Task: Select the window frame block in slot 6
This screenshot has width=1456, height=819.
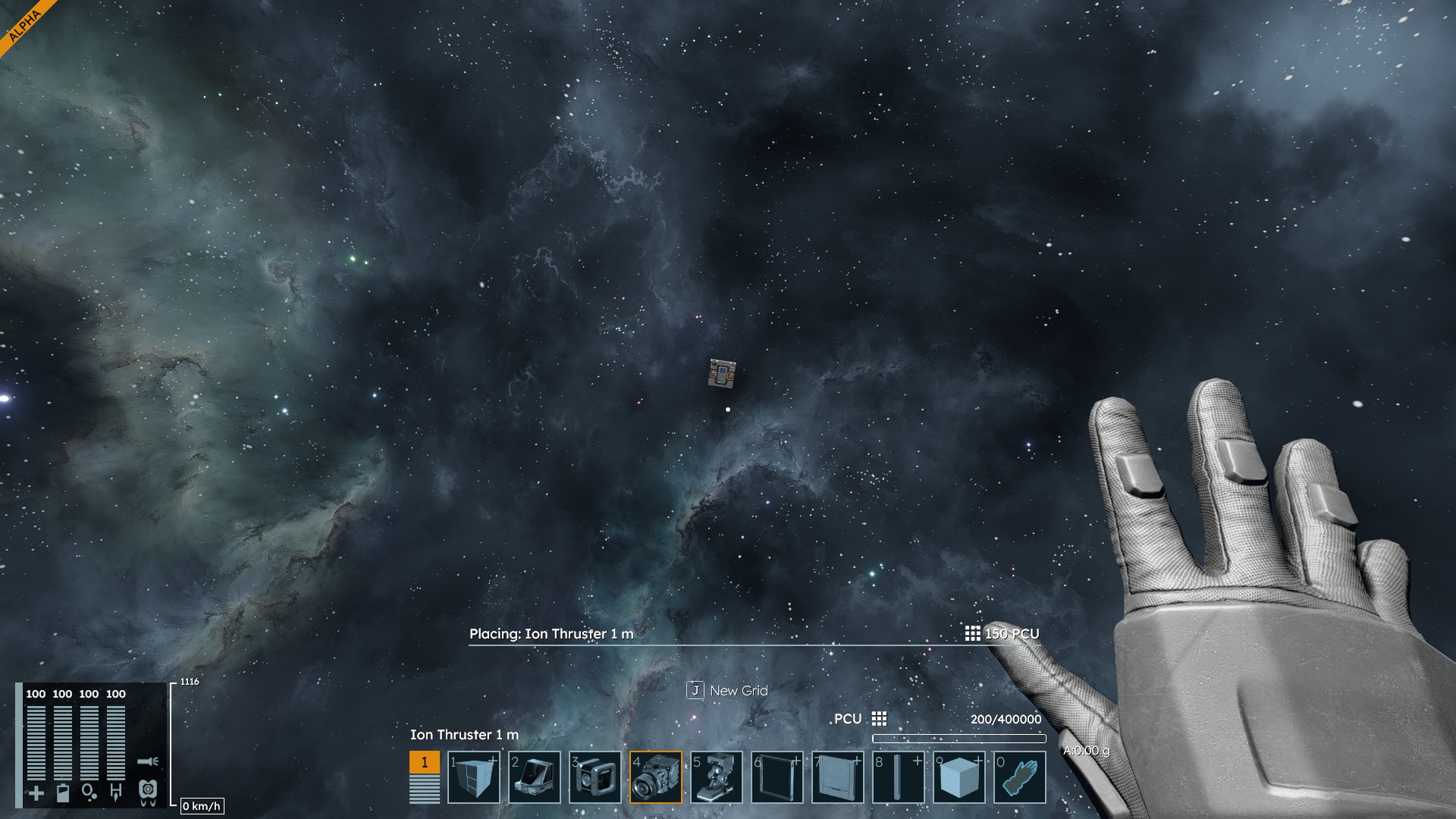Action: [777, 777]
